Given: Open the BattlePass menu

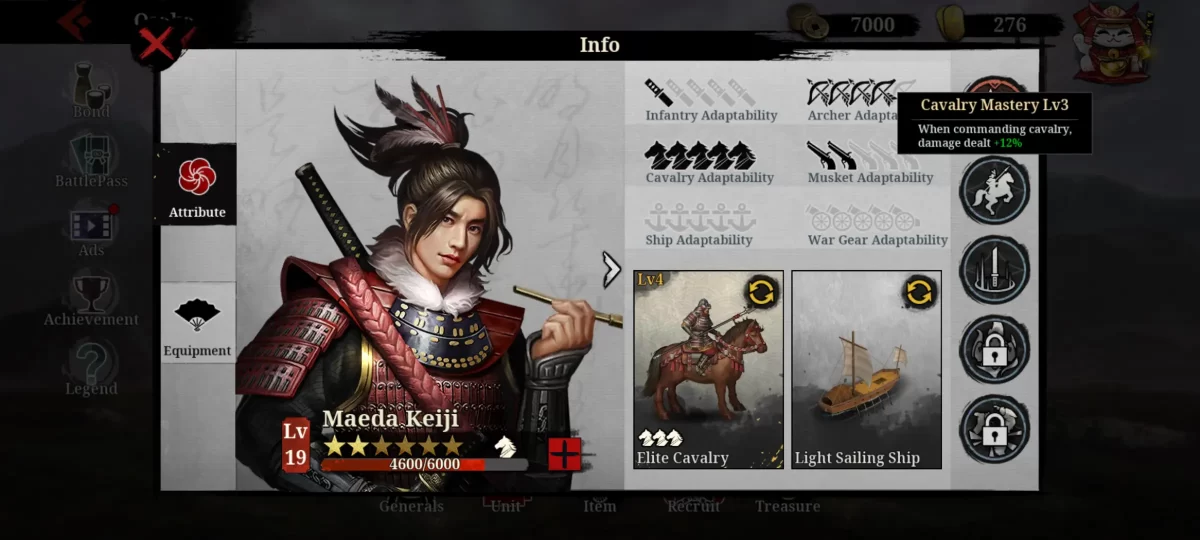Looking at the screenshot, I should coord(91,161).
